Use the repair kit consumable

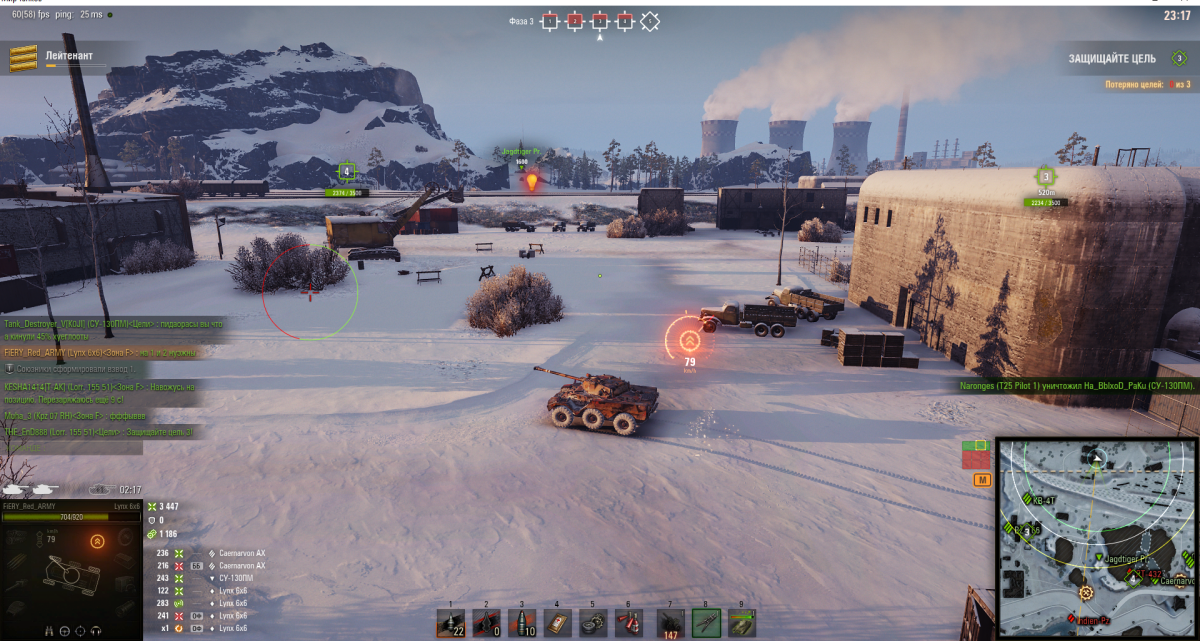[x=592, y=622]
